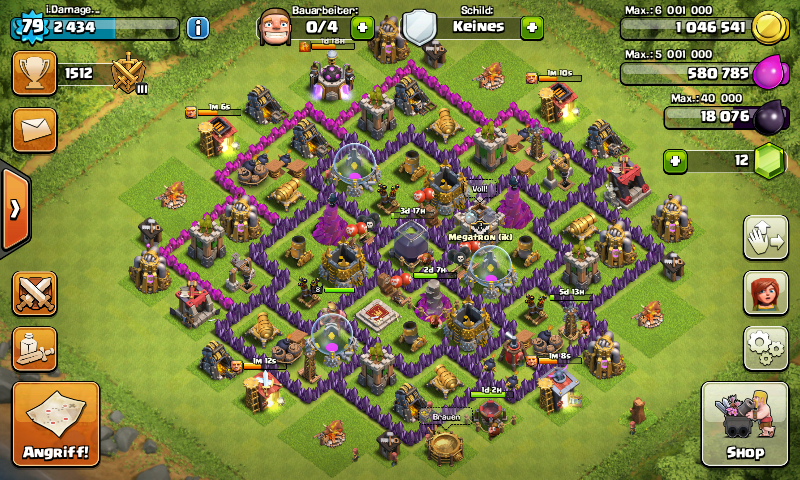The height and width of the screenshot is (480, 800).
Task: Open the crossed swords clan war button
Action: pyautogui.click(x=34, y=293)
